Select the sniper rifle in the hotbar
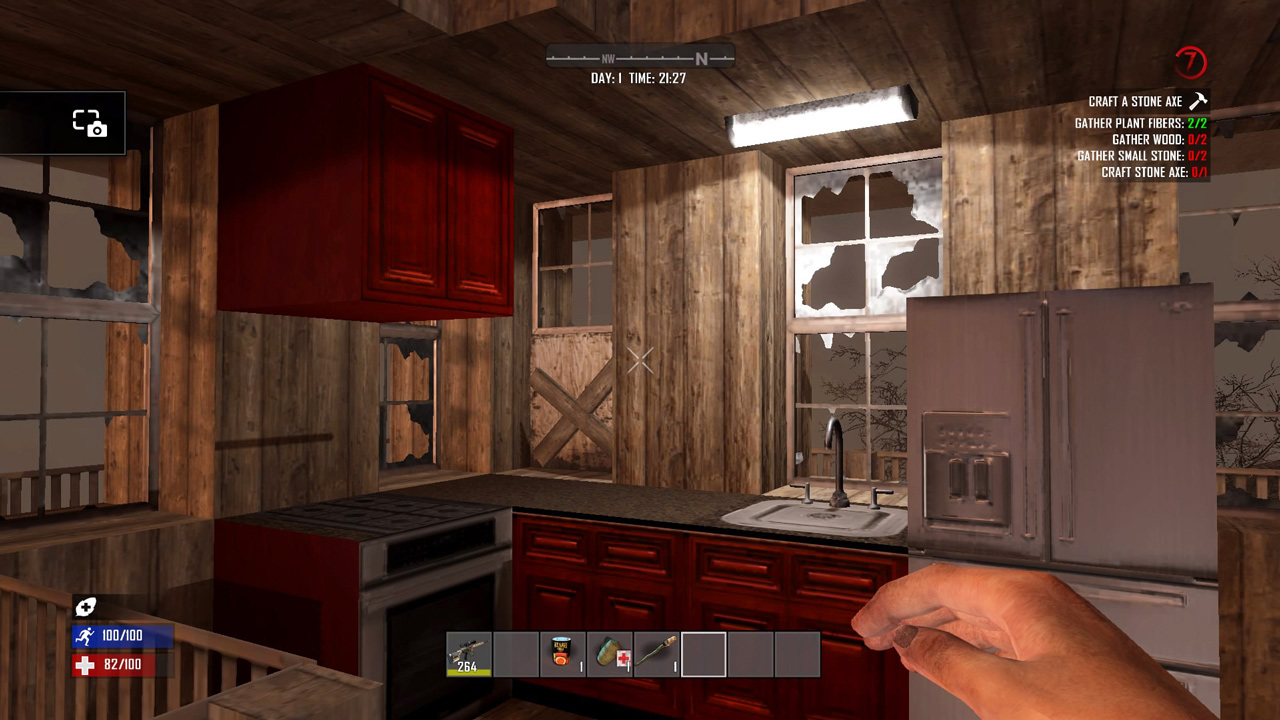This screenshot has height=720, width=1280. coord(466,652)
